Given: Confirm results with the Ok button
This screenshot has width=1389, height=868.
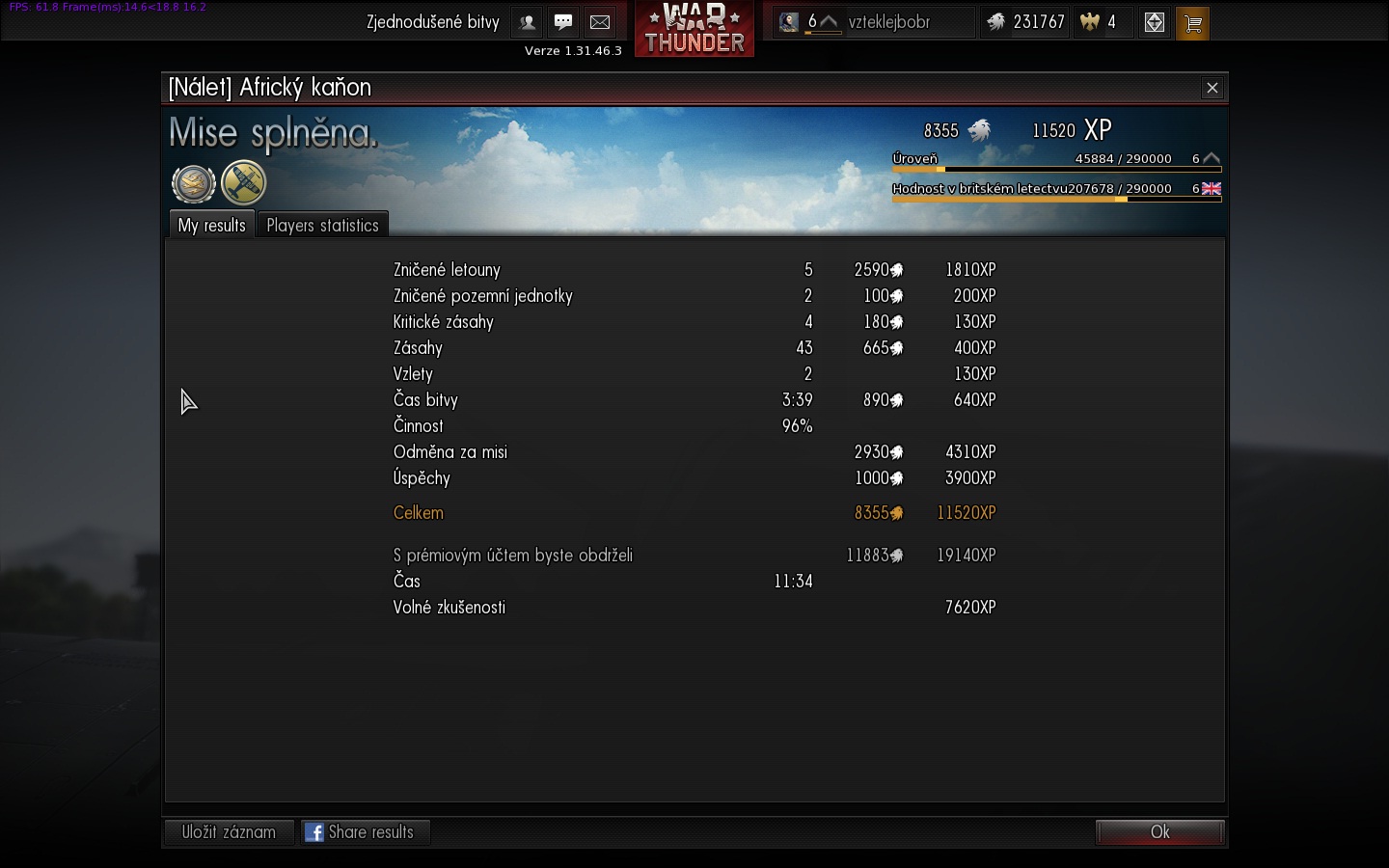Looking at the screenshot, I should [x=1159, y=832].
